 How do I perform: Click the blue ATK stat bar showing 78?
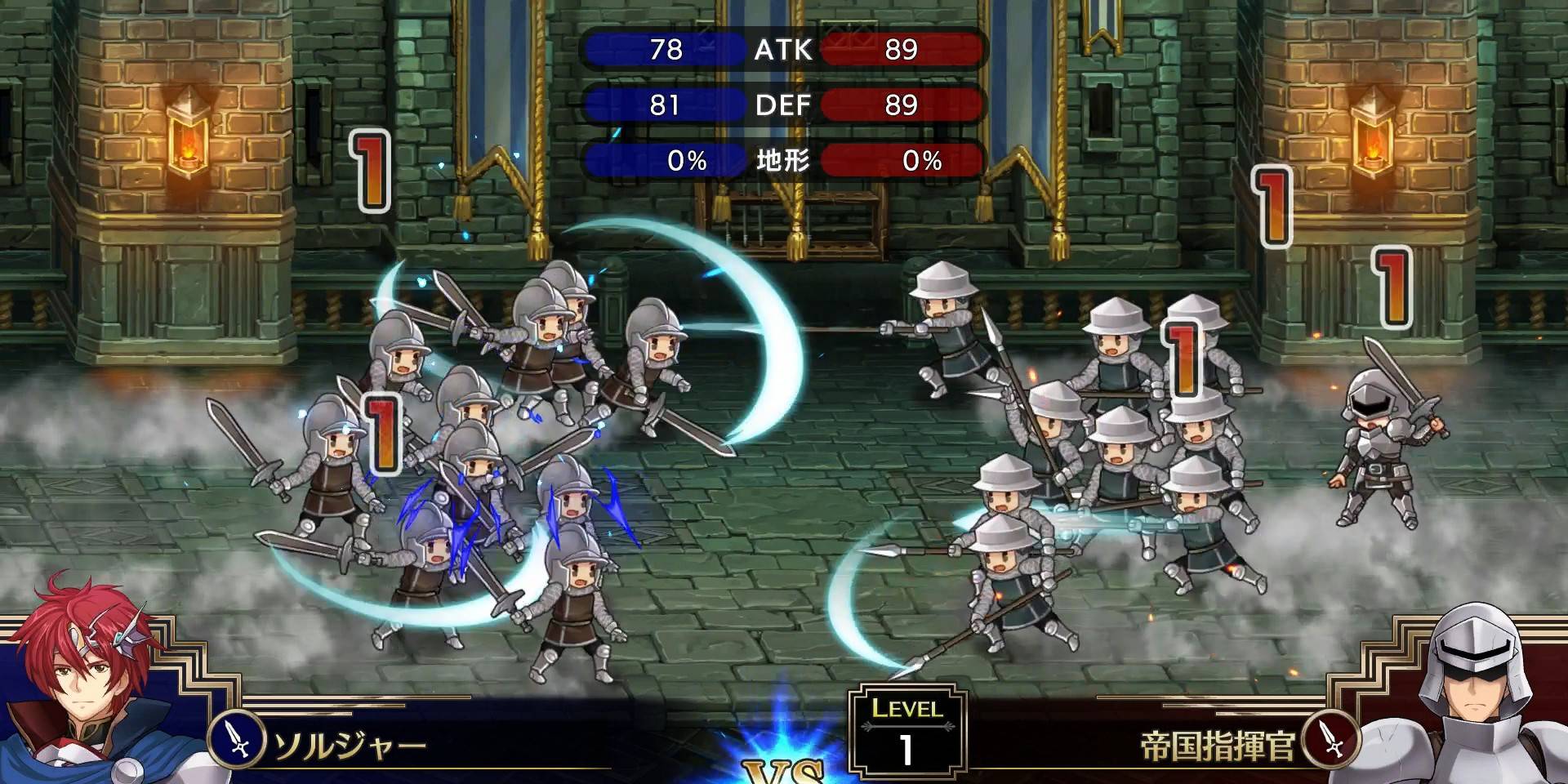[x=661, y=51]
